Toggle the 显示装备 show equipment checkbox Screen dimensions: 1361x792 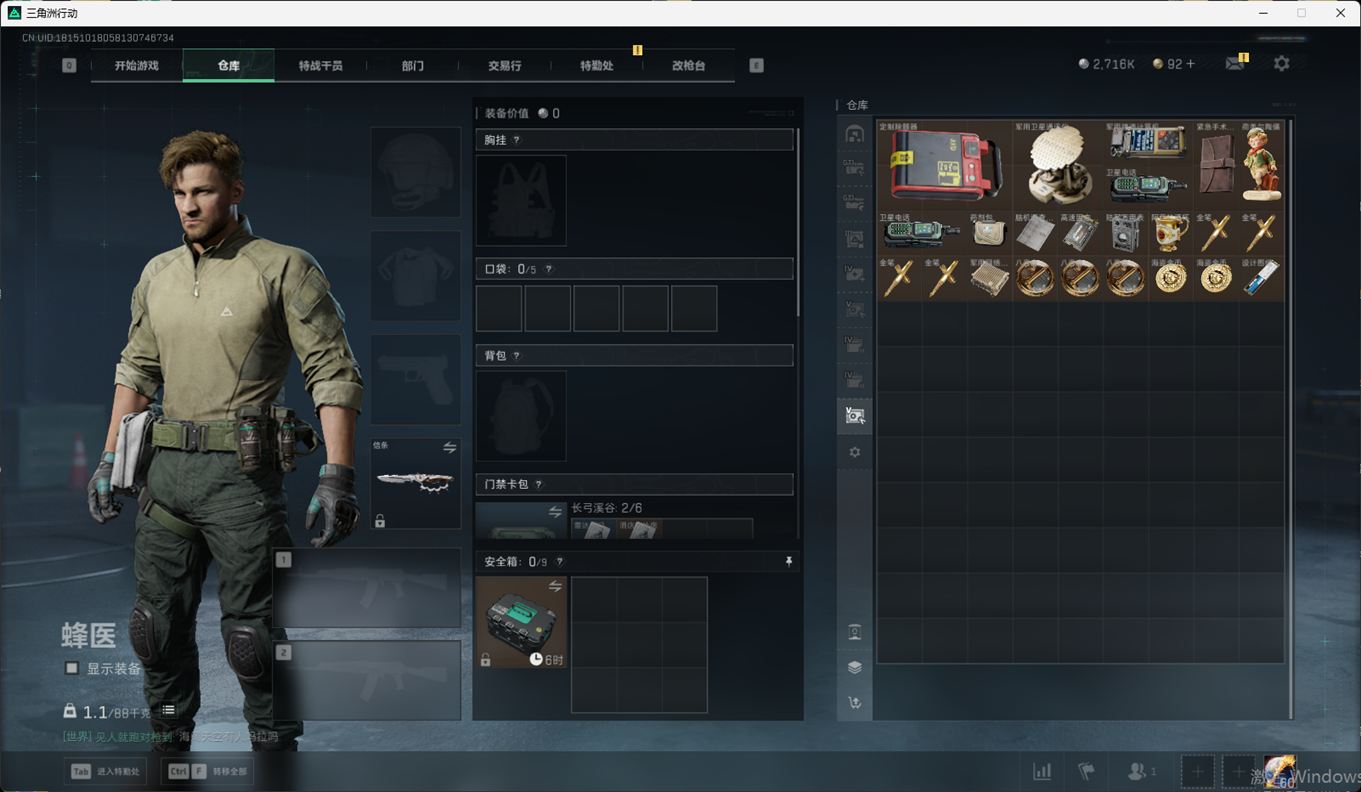click(x=72, y=668)
